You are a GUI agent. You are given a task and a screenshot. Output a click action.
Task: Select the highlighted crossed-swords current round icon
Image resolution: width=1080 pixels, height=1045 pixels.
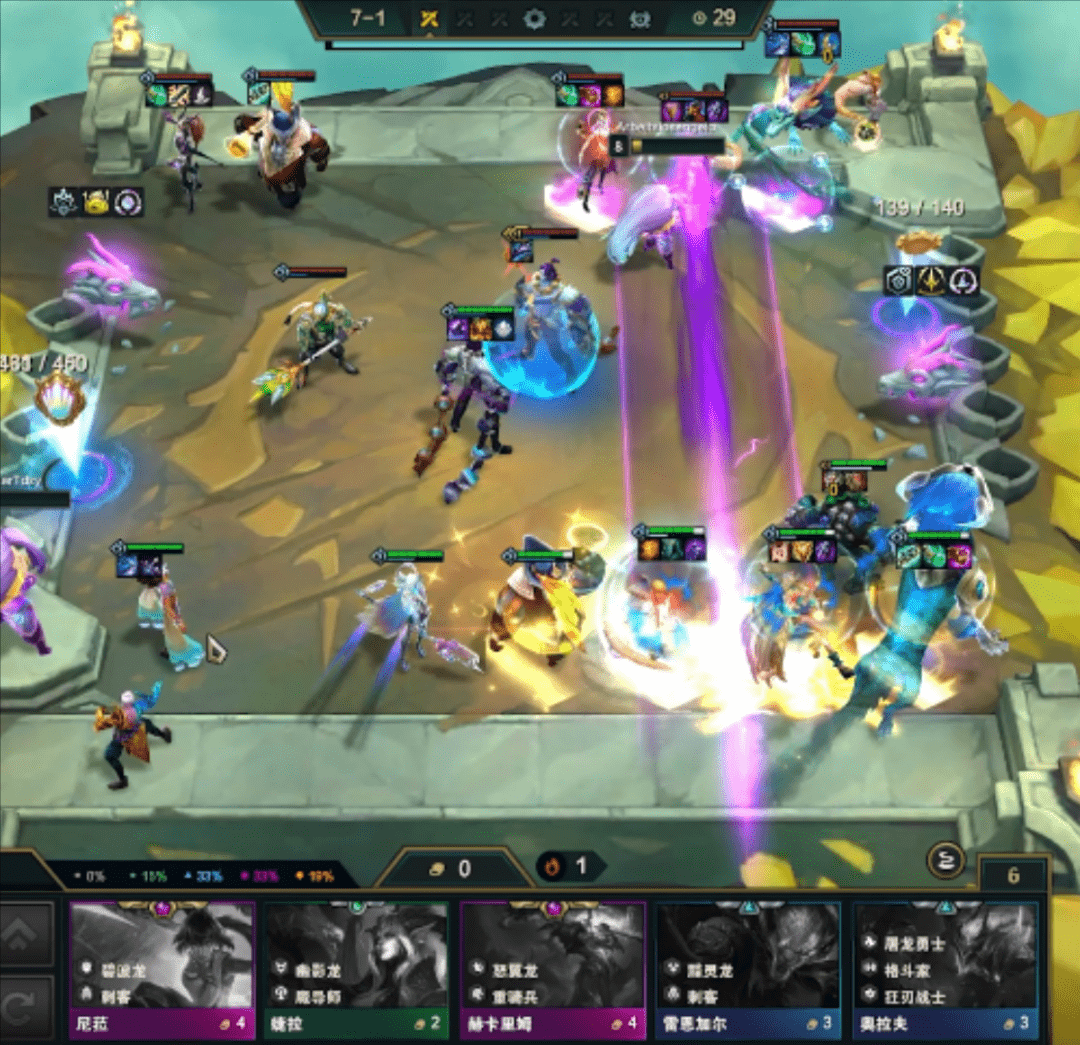(431, 19)
